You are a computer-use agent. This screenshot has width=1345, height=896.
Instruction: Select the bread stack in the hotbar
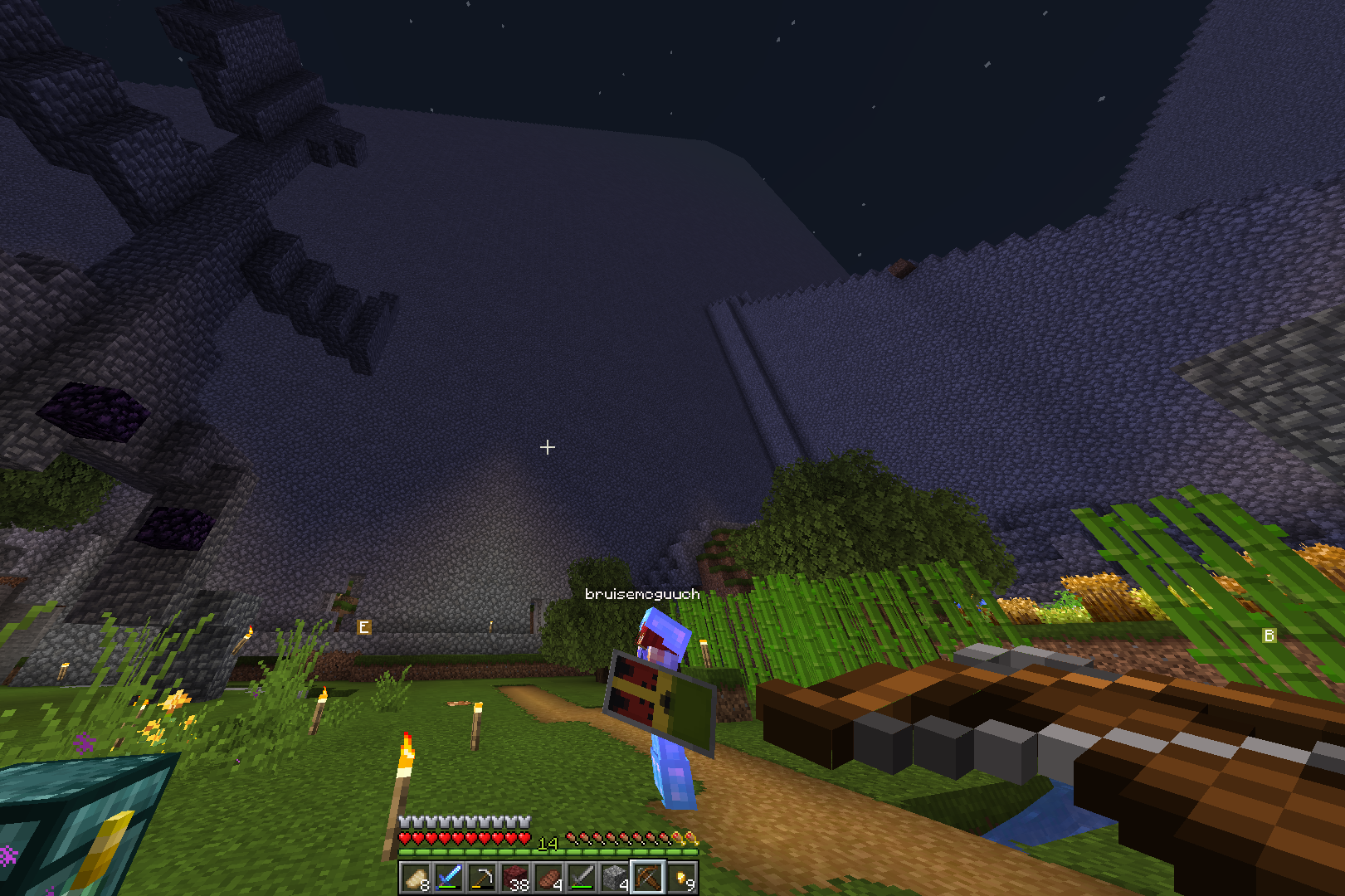click(x=415, y=877)
